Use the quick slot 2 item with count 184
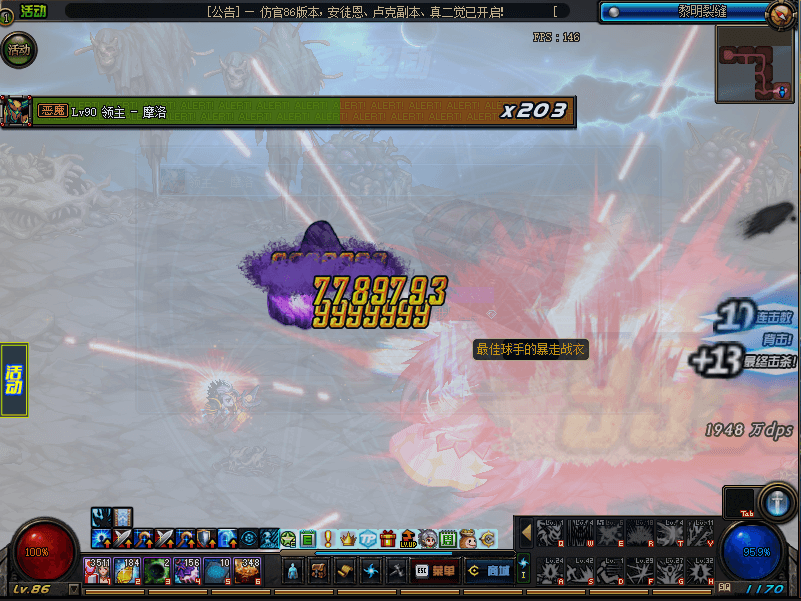This screenshot has width=801, height=601. click(125, 571)
